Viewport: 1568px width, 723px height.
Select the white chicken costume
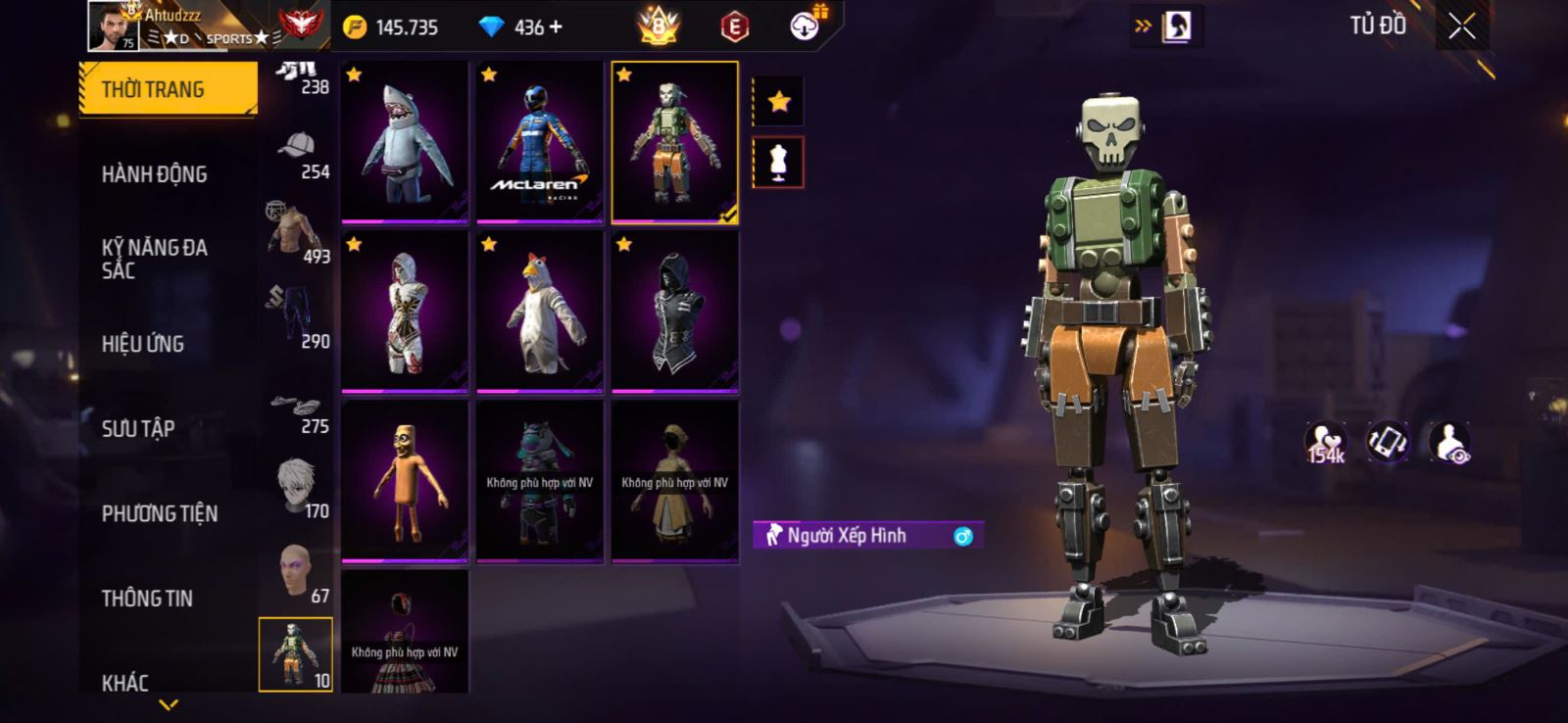pyautogui.click(x=540, y=312)
